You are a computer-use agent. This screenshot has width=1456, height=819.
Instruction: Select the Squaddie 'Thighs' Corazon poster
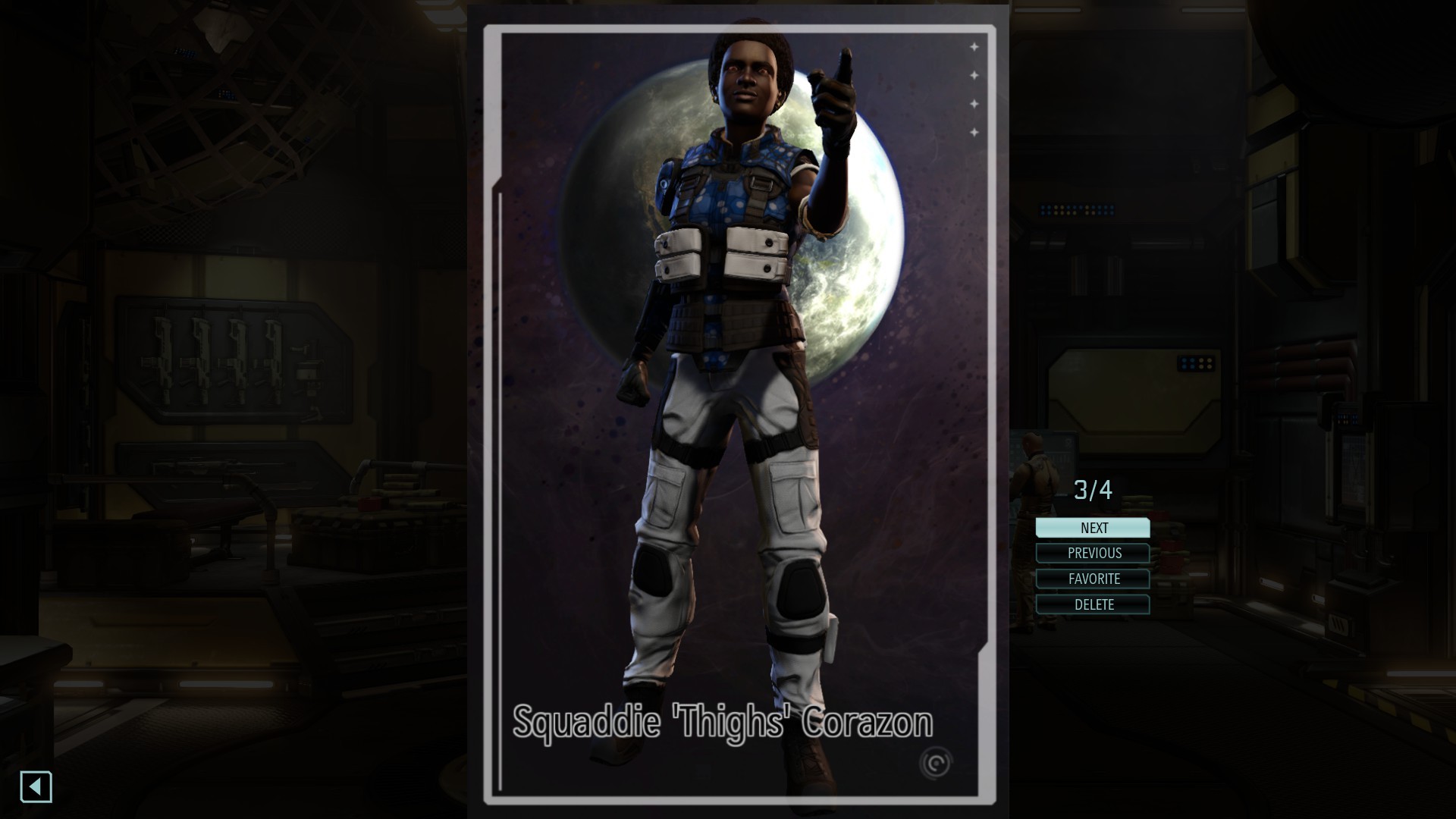tap(739, 414)
